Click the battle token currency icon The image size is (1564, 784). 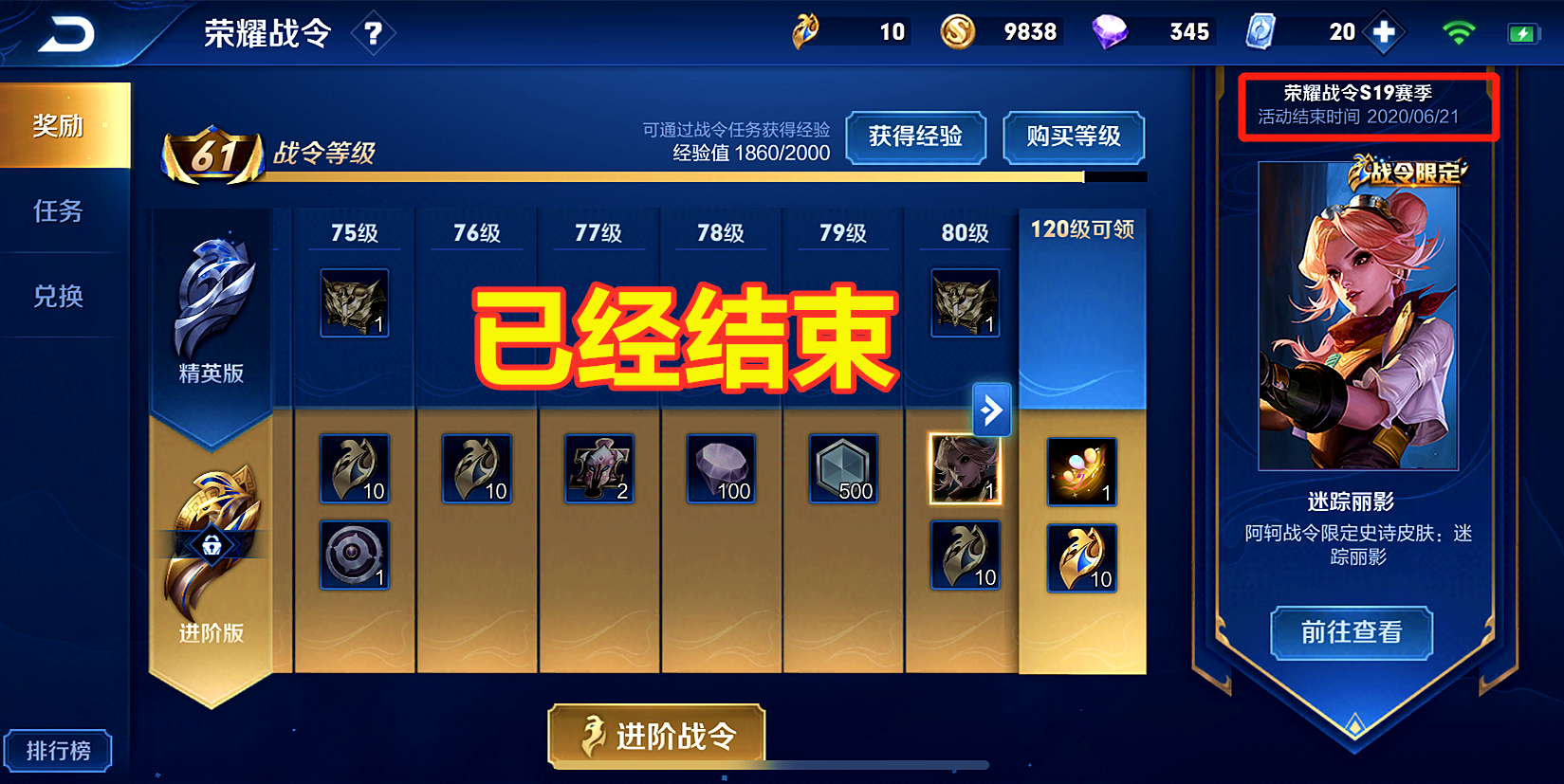coord(807,30)
